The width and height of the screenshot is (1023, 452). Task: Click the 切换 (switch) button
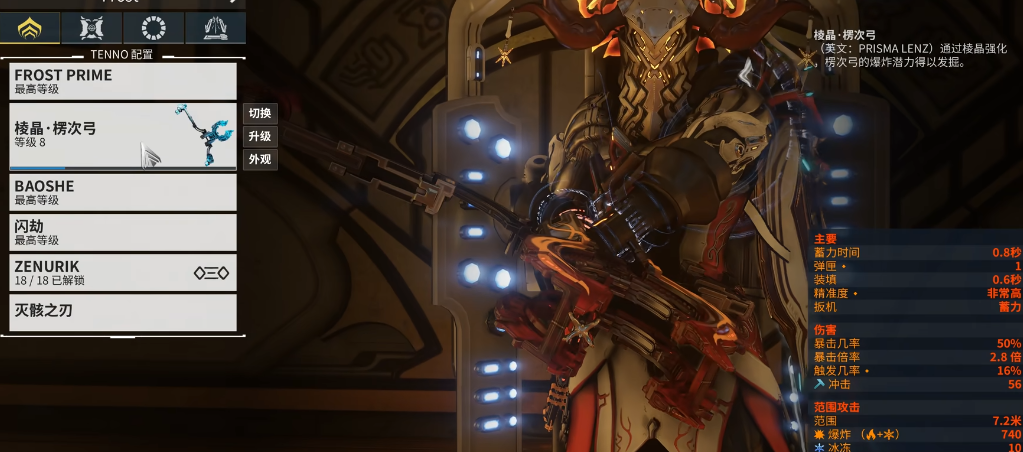click(260, 113)
